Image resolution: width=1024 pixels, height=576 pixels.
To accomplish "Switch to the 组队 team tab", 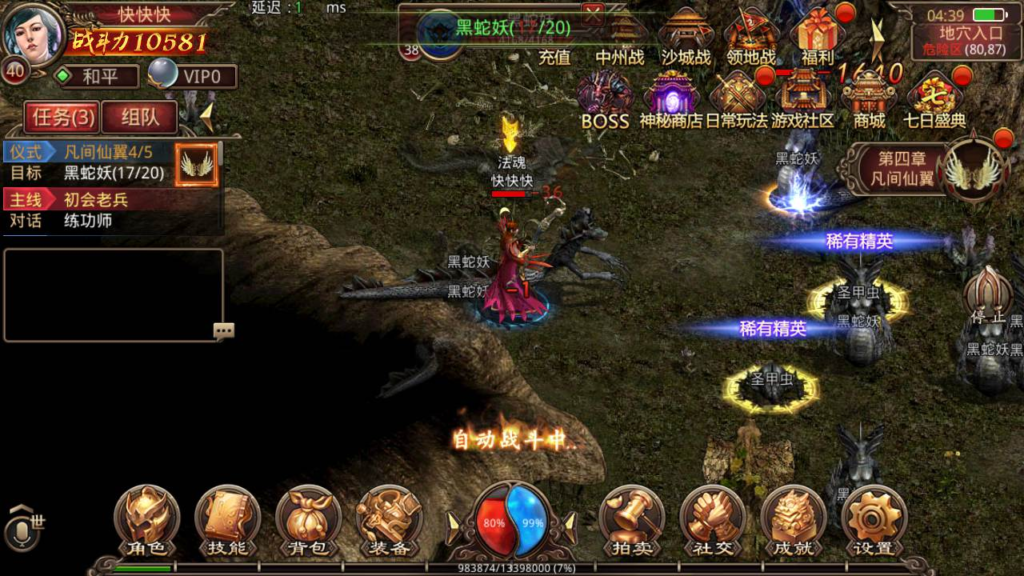I will coord(140,117).
